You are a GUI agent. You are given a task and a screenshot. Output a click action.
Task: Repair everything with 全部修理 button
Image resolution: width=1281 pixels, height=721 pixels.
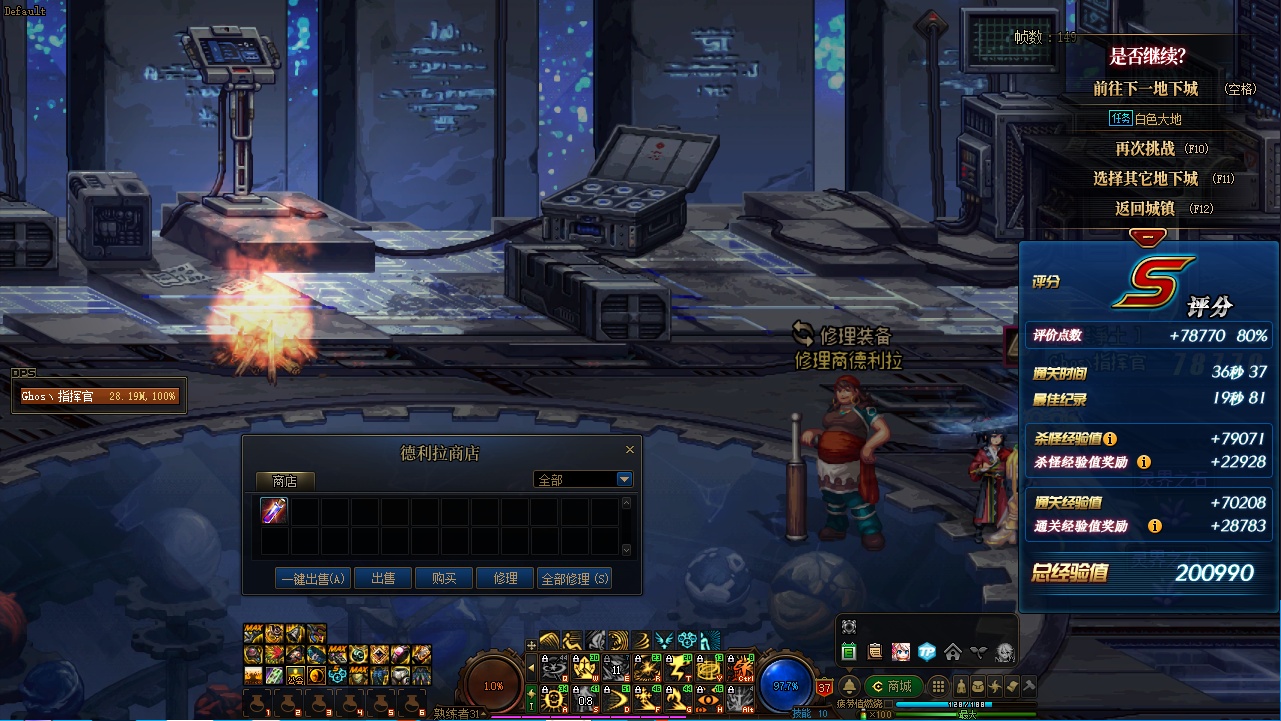[x=575, y=578]
